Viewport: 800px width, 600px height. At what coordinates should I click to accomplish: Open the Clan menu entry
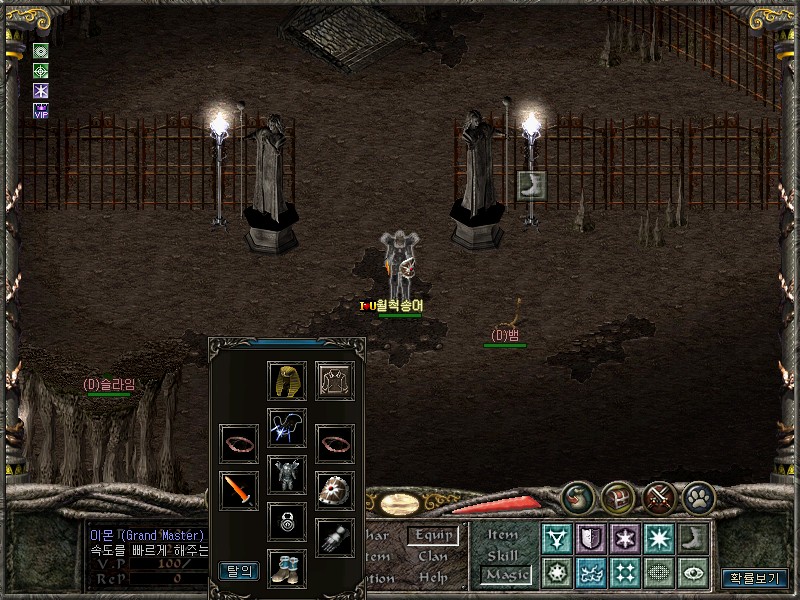tap(433, 557)
